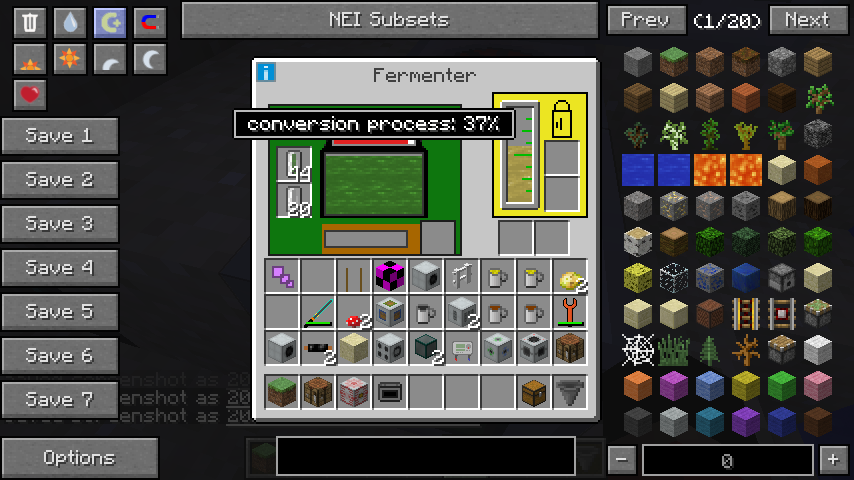Go to the next NEI item page

coord(806,20)
